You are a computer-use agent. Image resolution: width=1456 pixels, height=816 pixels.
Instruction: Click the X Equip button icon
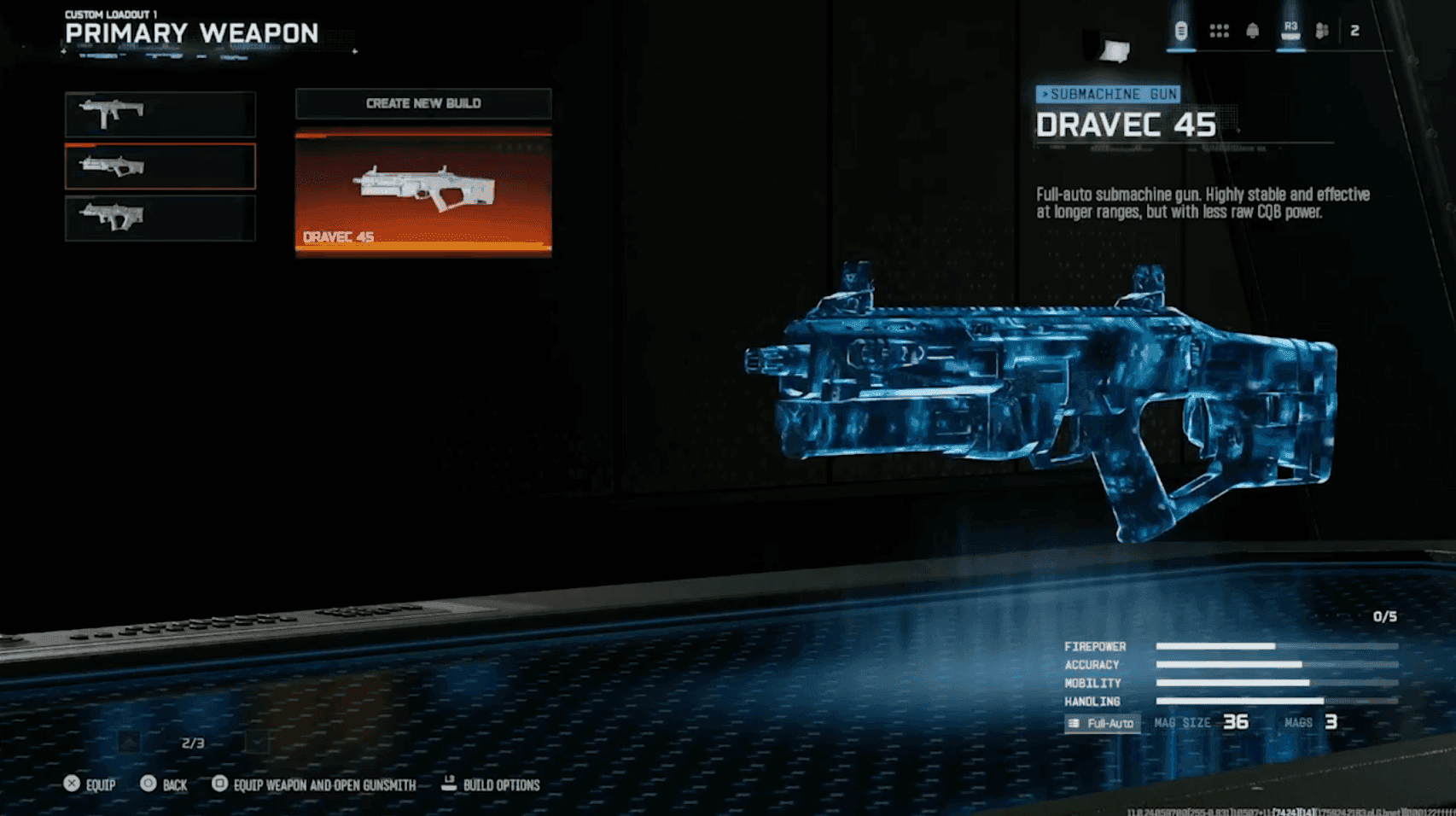point(73,785)
